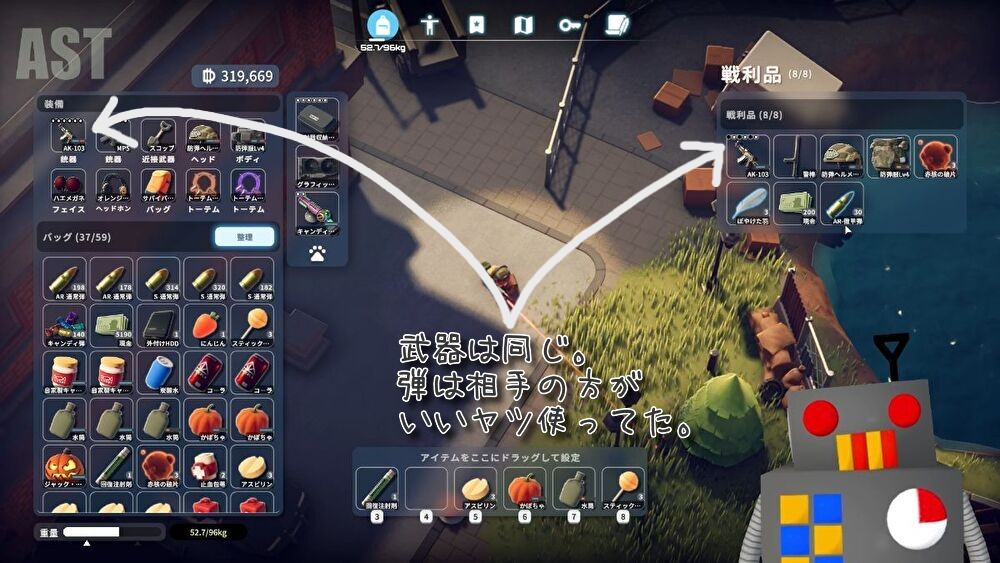Select the police baton in loot
1000x563 pixels.
click(x=795, y=154)
